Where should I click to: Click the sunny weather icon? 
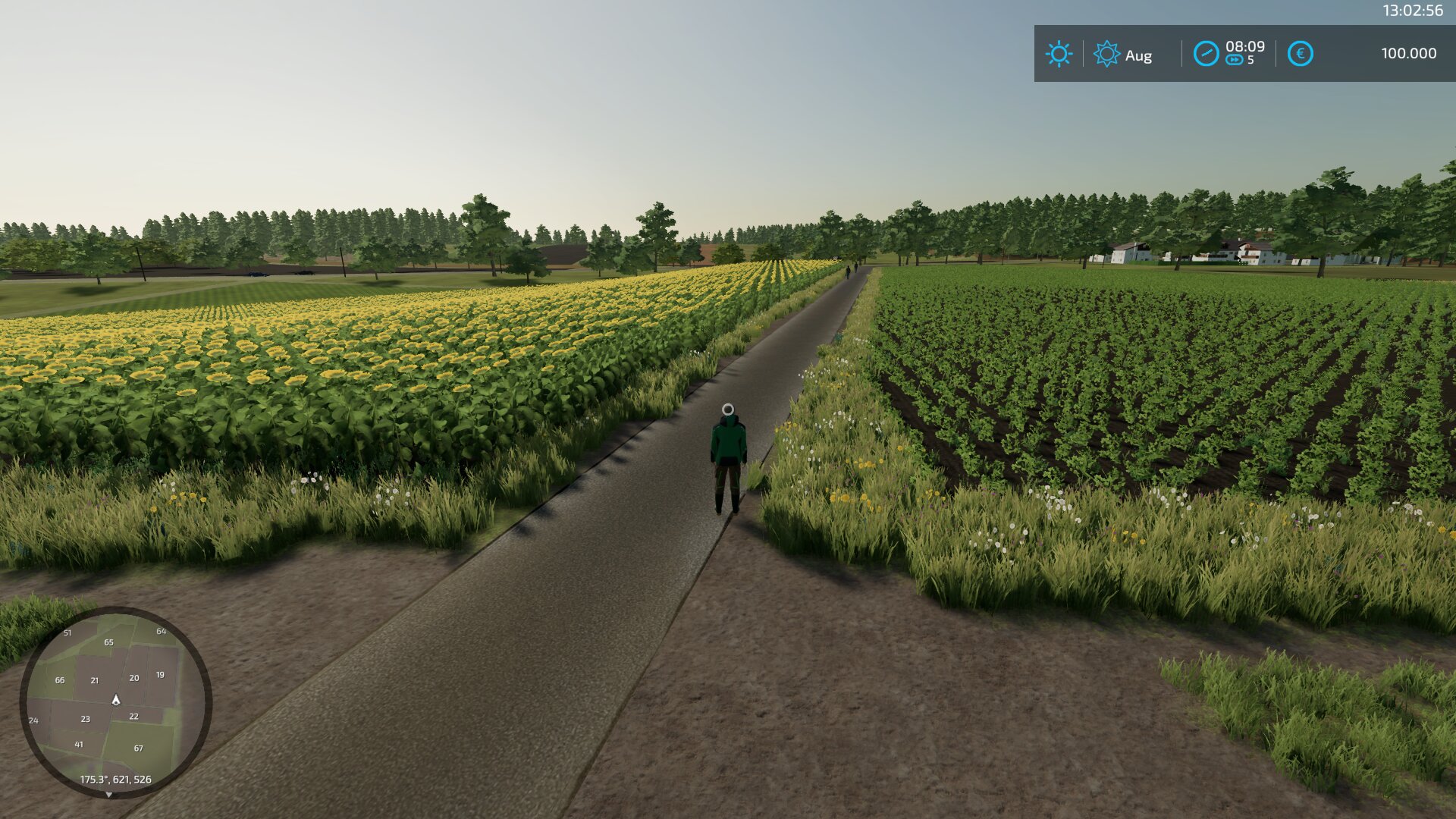[x=1059, y=54]
